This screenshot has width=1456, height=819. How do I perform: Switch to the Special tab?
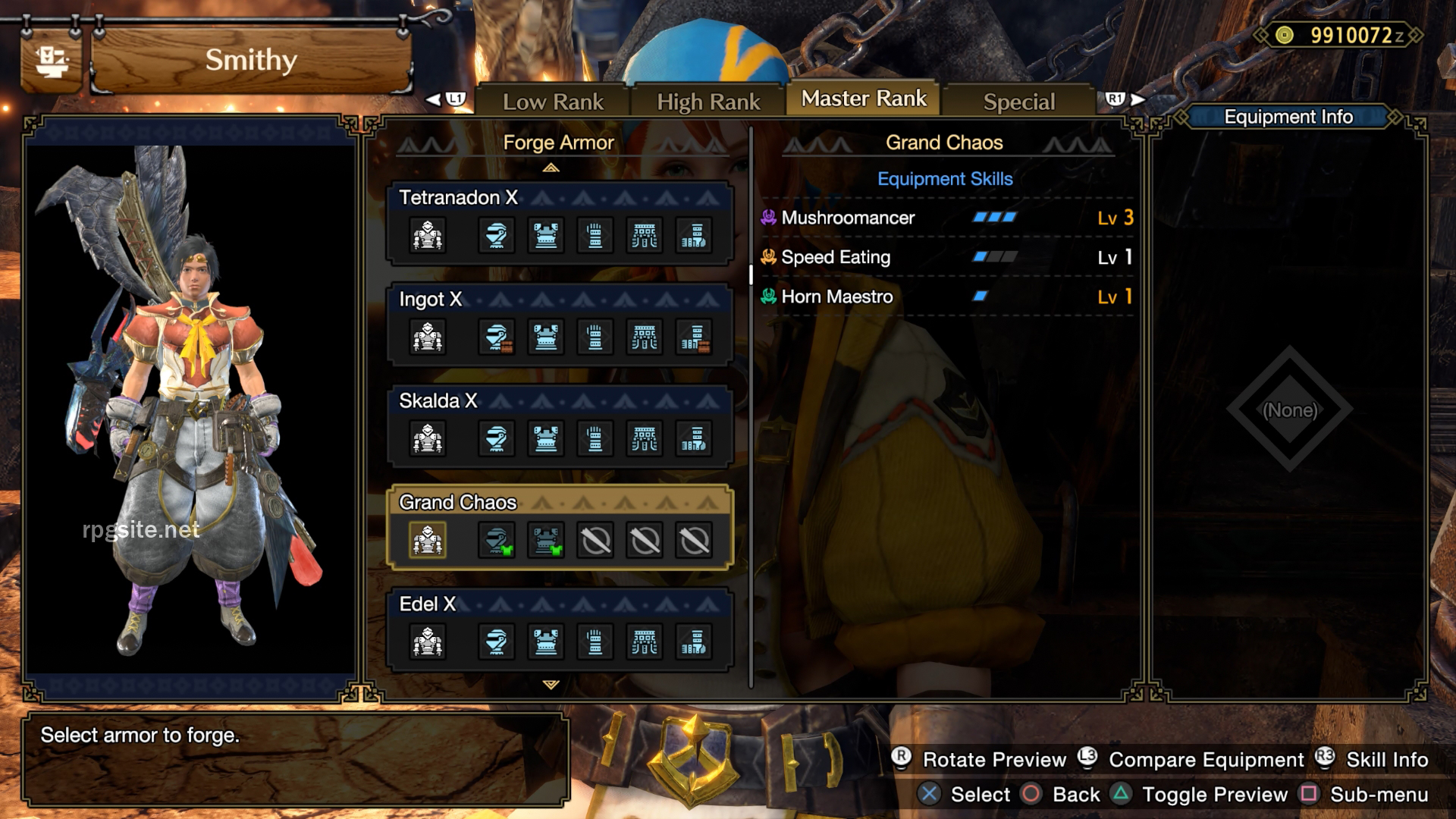point(1018,101)
